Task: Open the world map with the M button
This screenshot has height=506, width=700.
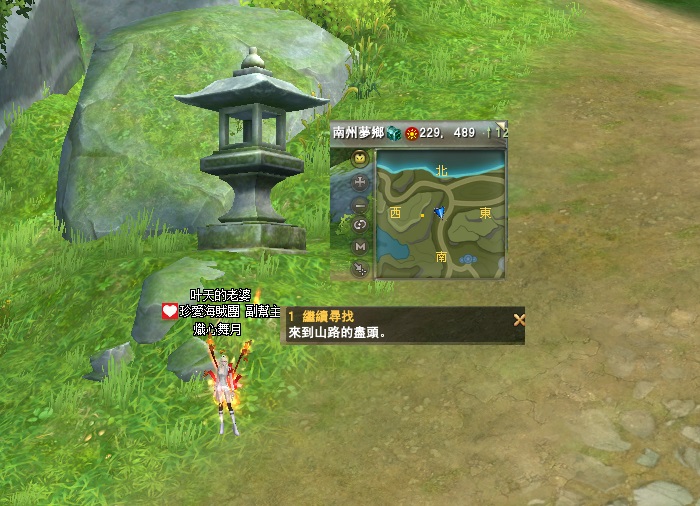Action: [x=360, y=246]
